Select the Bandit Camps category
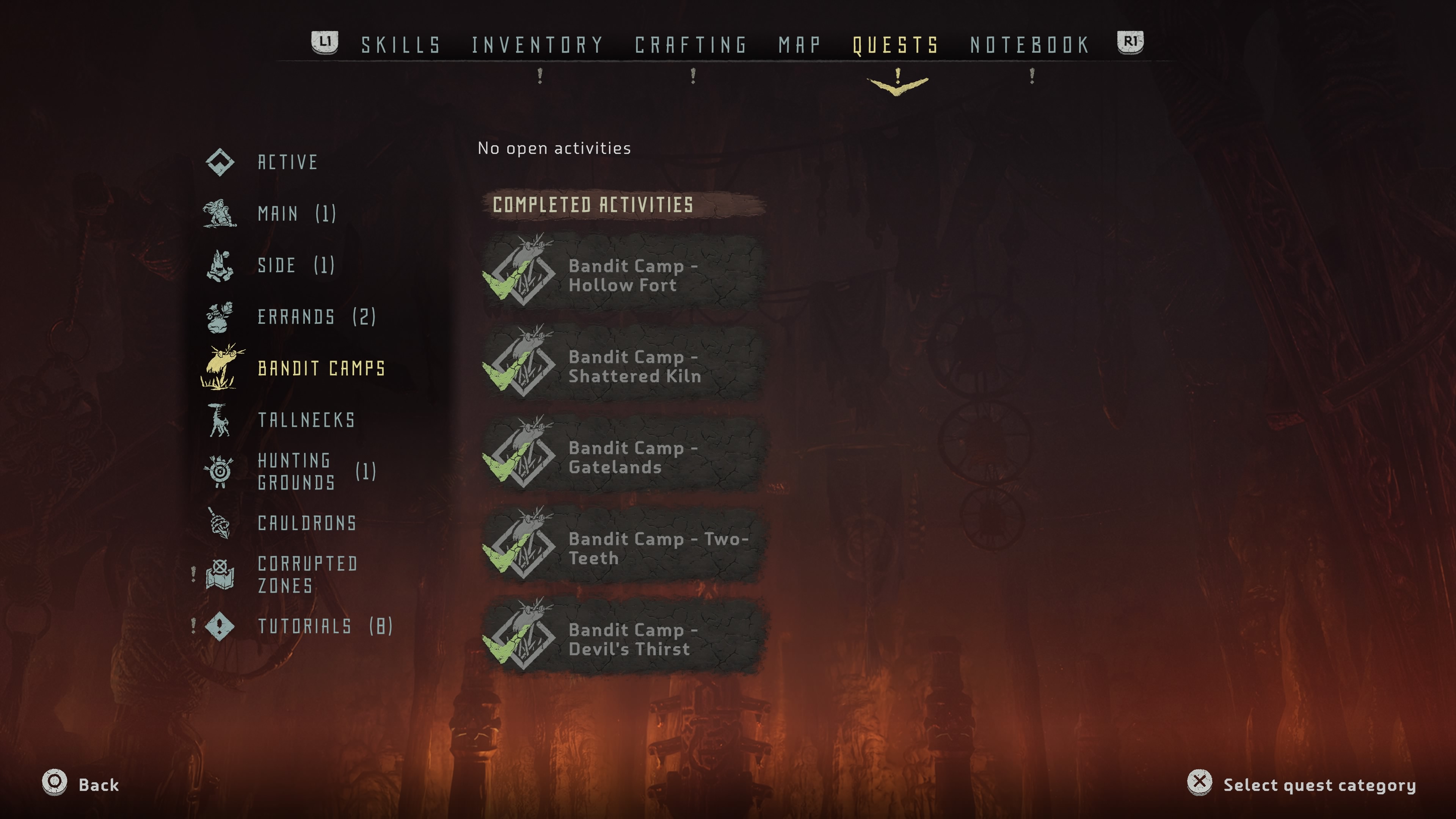 pos(320,368)
